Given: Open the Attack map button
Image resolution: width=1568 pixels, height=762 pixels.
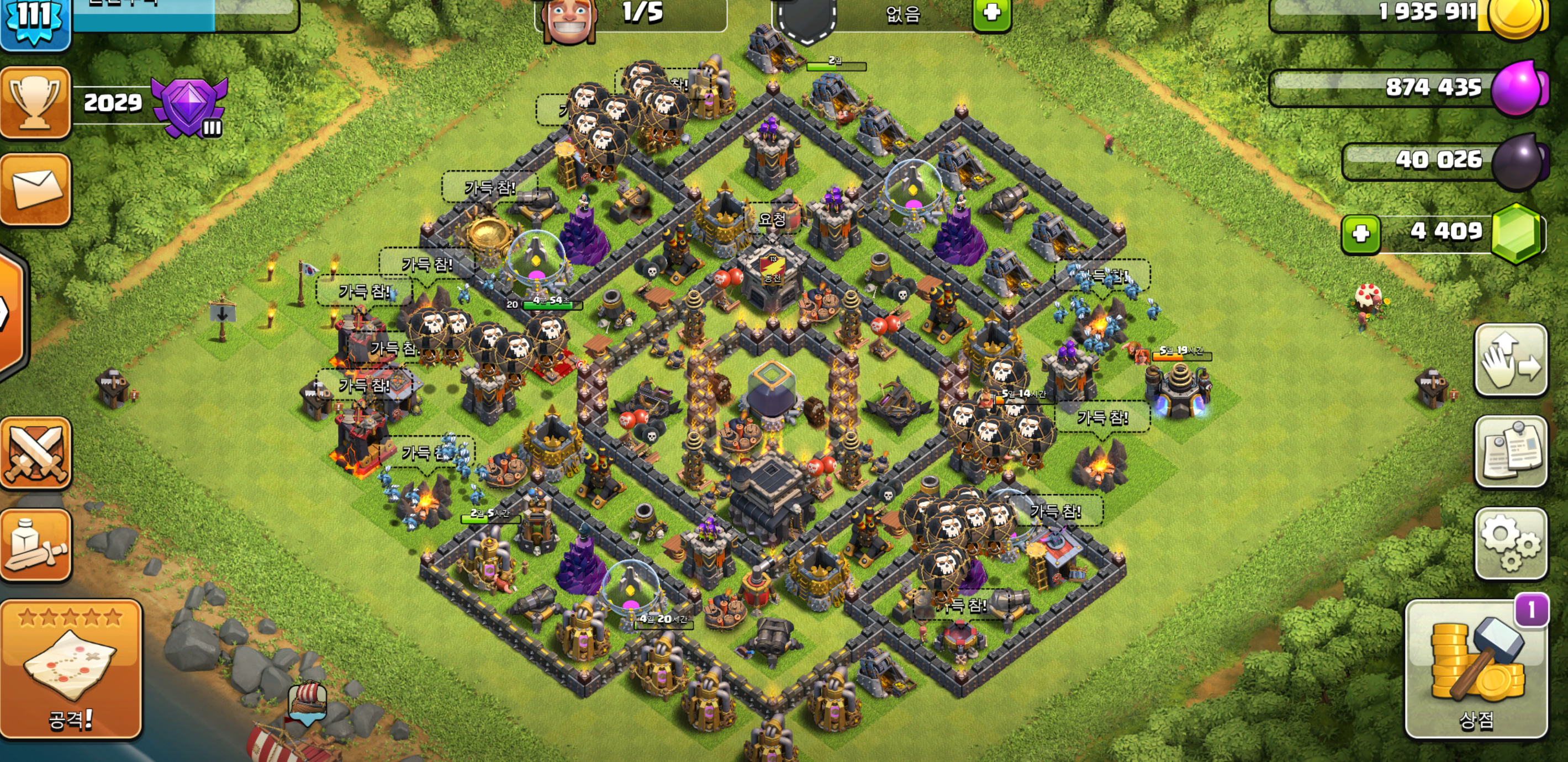Looking at the screenshot, I should tap(71, 669).
